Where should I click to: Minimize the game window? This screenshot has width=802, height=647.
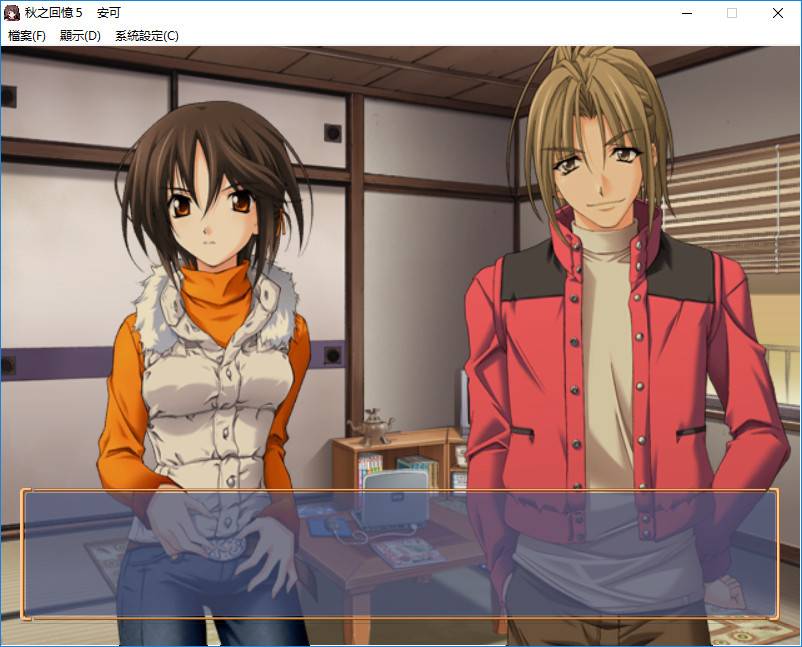coord(687,13)
